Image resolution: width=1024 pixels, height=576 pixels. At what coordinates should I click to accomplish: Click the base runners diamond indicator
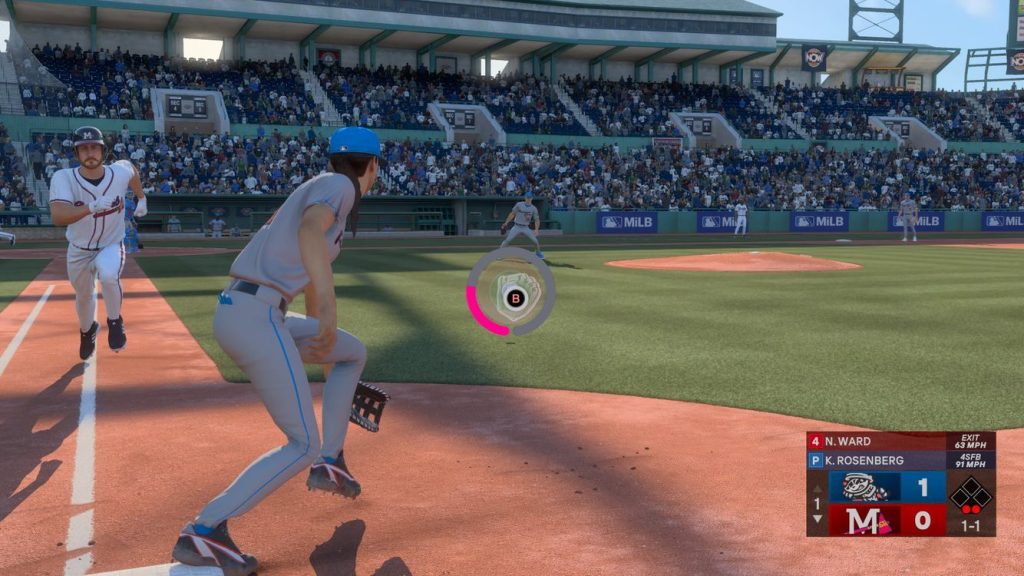[970, 494]
